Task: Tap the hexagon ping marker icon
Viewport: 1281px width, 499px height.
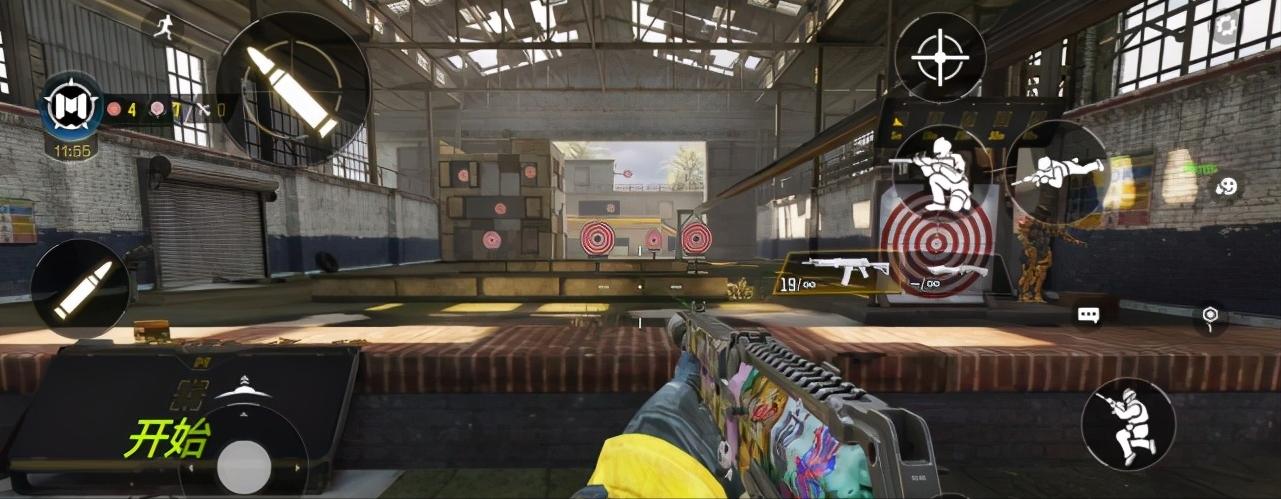Action: [1210, 317]
